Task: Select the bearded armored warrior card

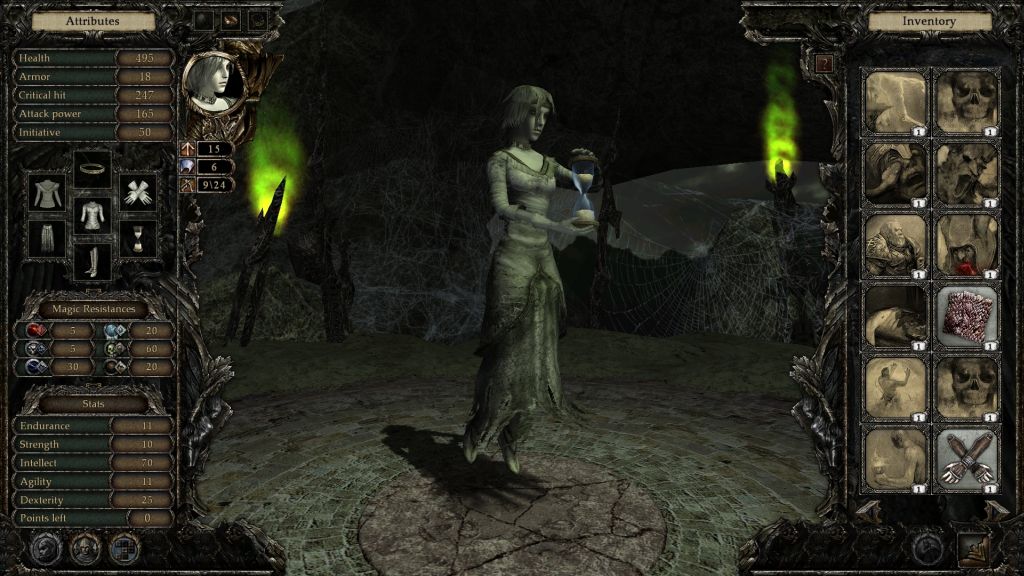Action: coord(896,244)
